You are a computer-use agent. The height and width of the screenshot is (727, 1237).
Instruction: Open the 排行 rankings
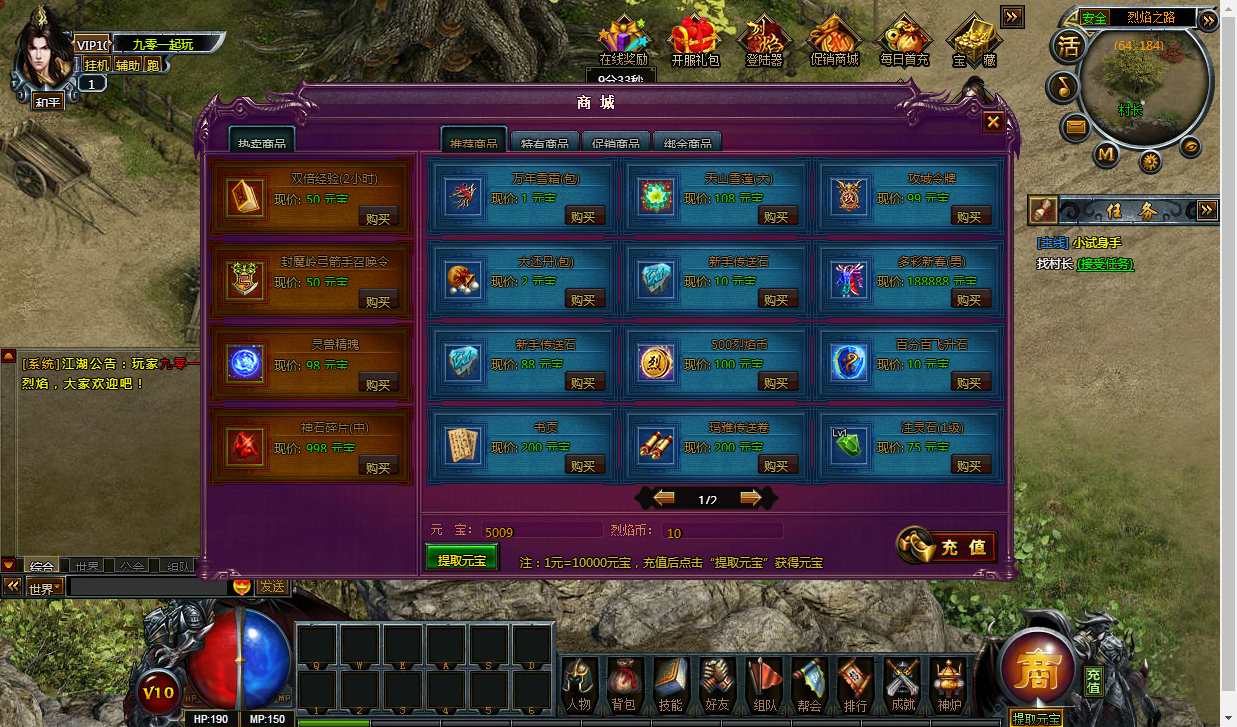(855, 685)
